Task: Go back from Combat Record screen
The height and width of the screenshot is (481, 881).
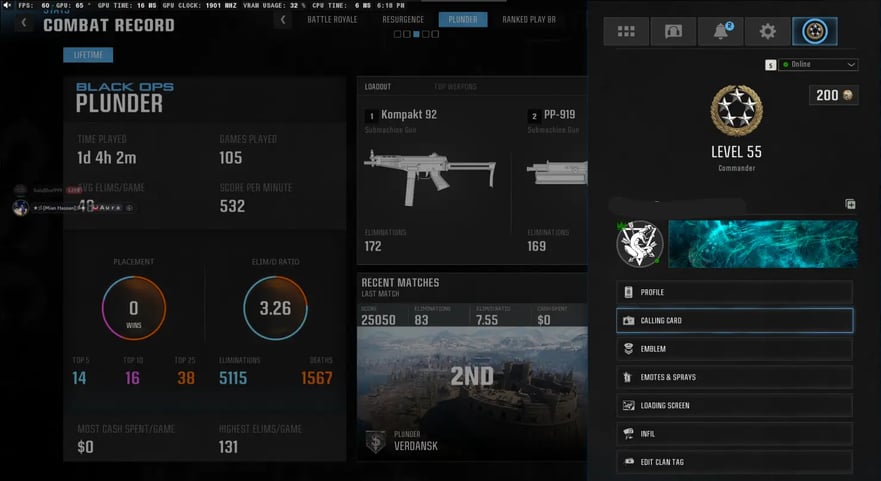Action: 25,22
